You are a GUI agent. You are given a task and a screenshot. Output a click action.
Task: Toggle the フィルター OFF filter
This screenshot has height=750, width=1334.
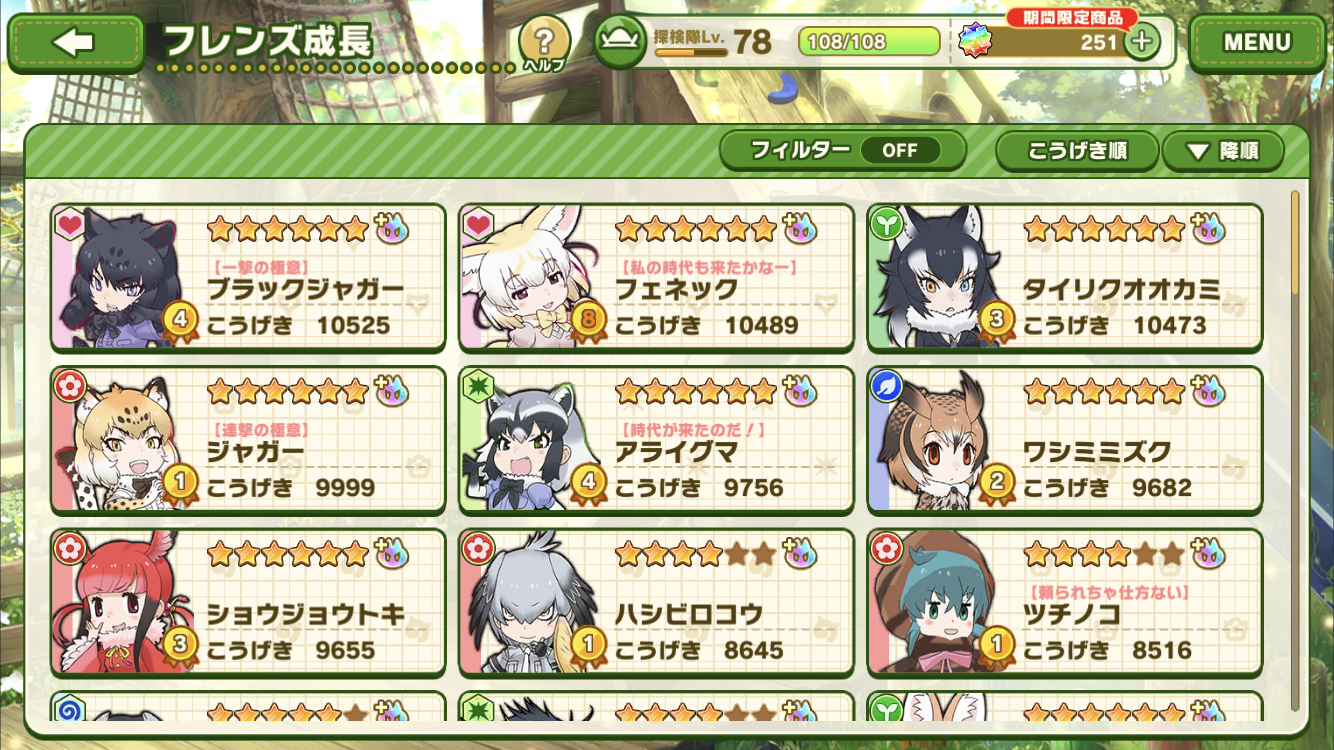pyautogui.click(x=843, y=151)
